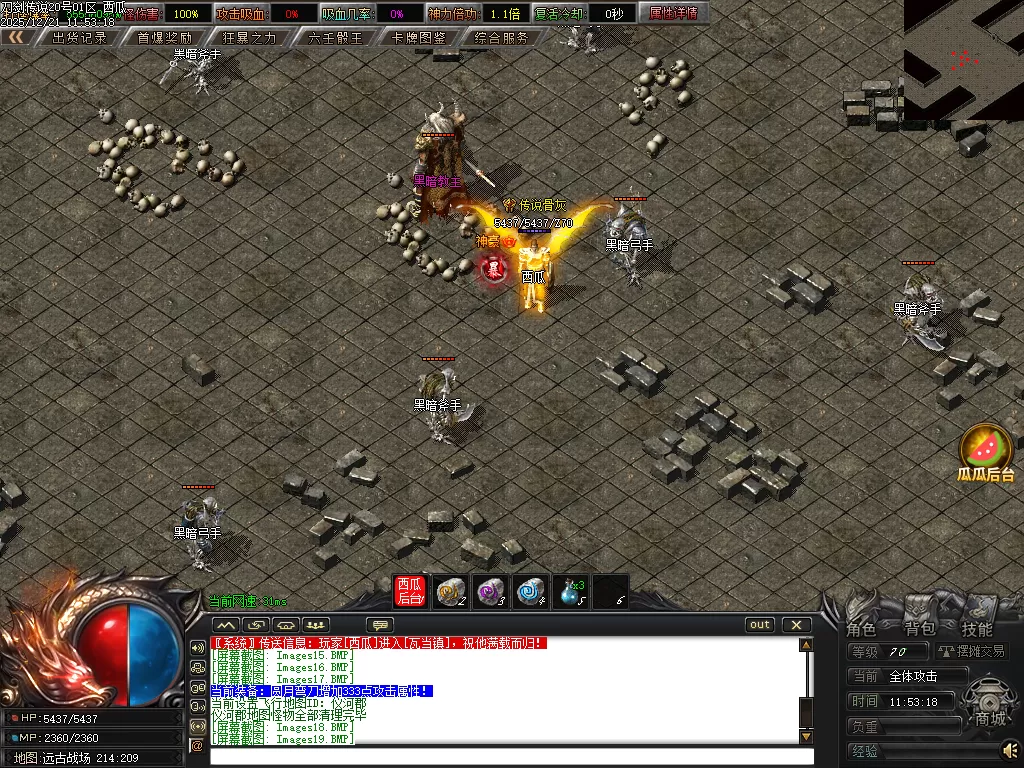Screen dimensions: 1024x768
Task: Open the 首爆奖励 panel
Action: (x=164, y=38)
